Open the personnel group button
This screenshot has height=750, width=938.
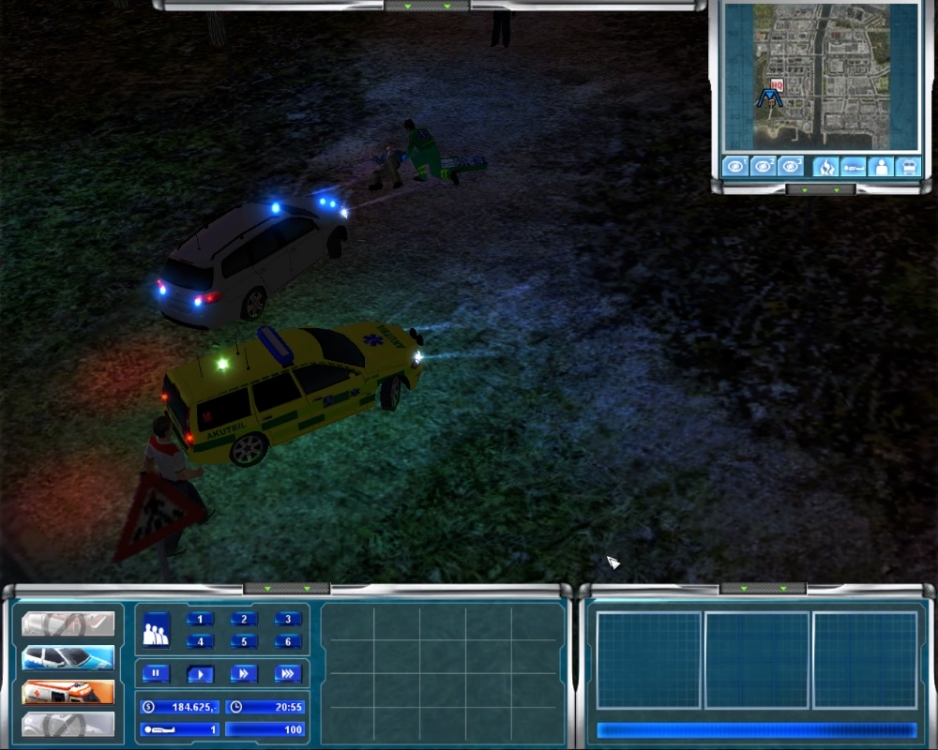click(155, 632)
